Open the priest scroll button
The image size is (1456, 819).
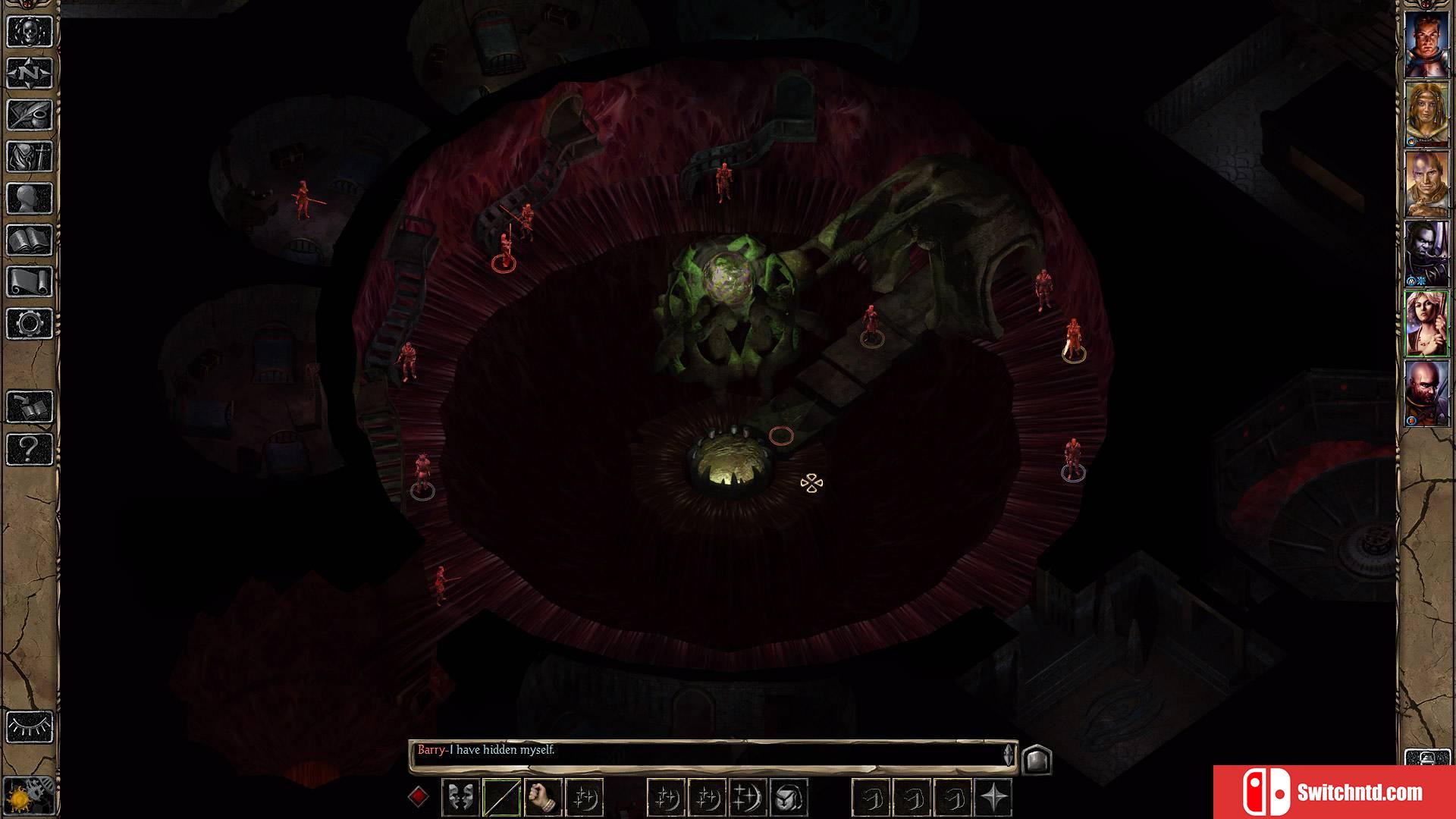point(30,282)
